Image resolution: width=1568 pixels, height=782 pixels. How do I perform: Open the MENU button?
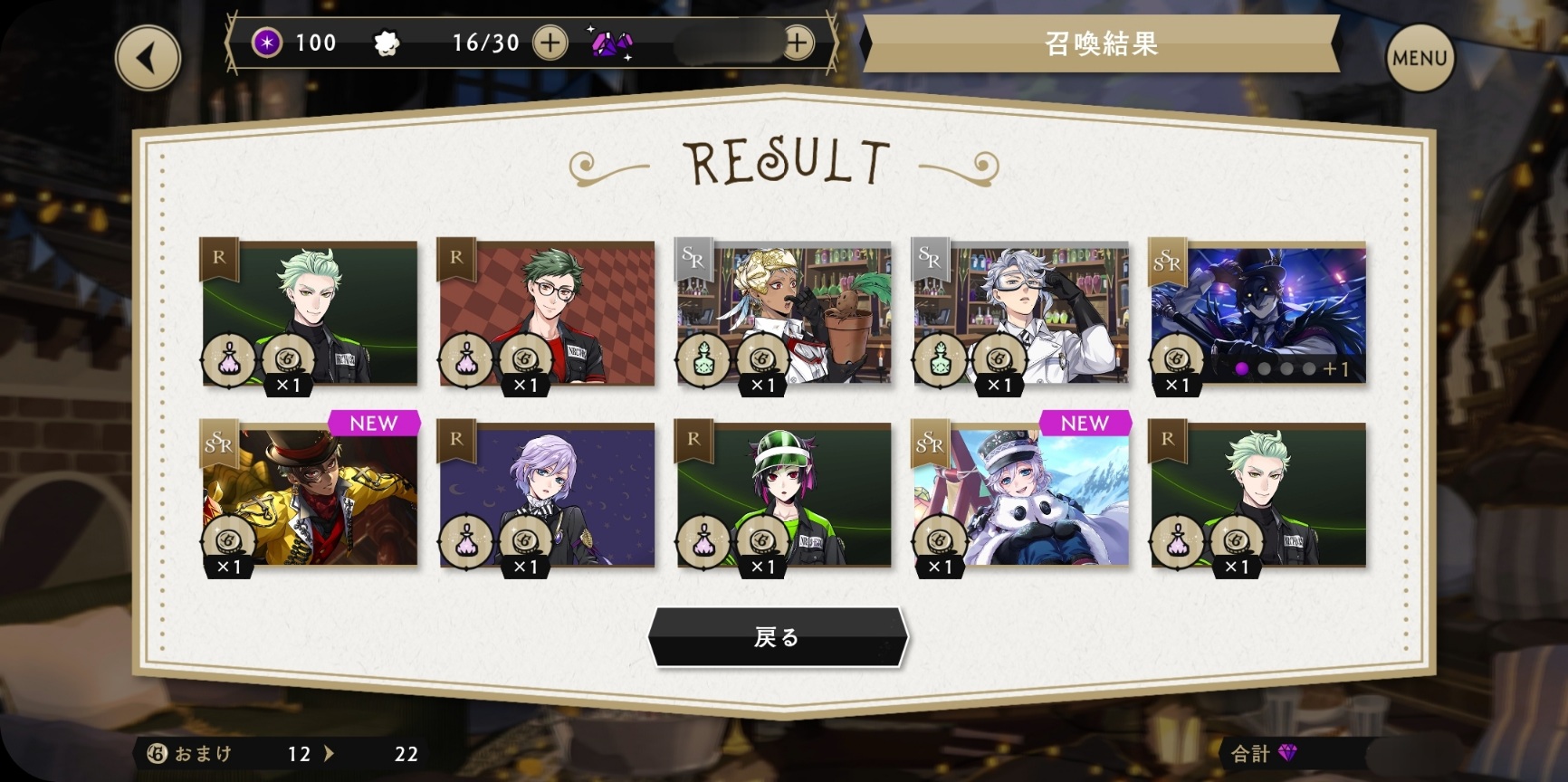pyautogui.click(x=1419, y=58)
